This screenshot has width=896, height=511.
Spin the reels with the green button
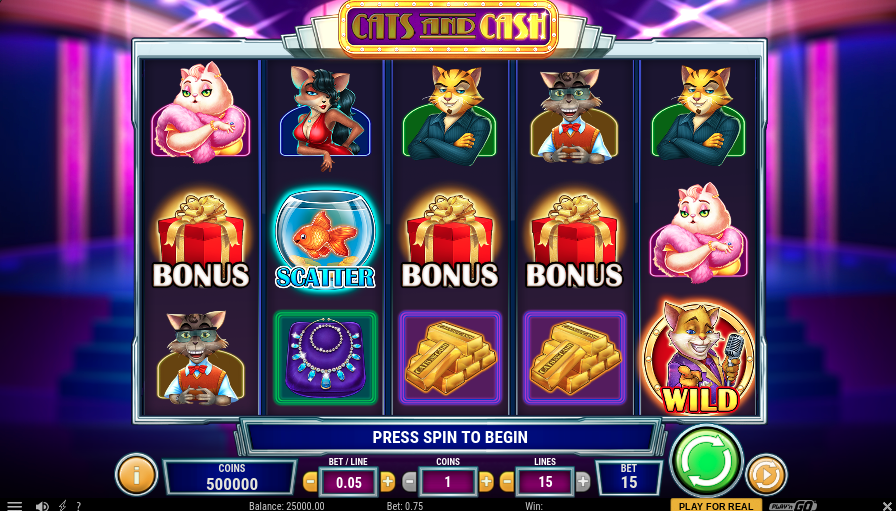(x=707, y=461)
